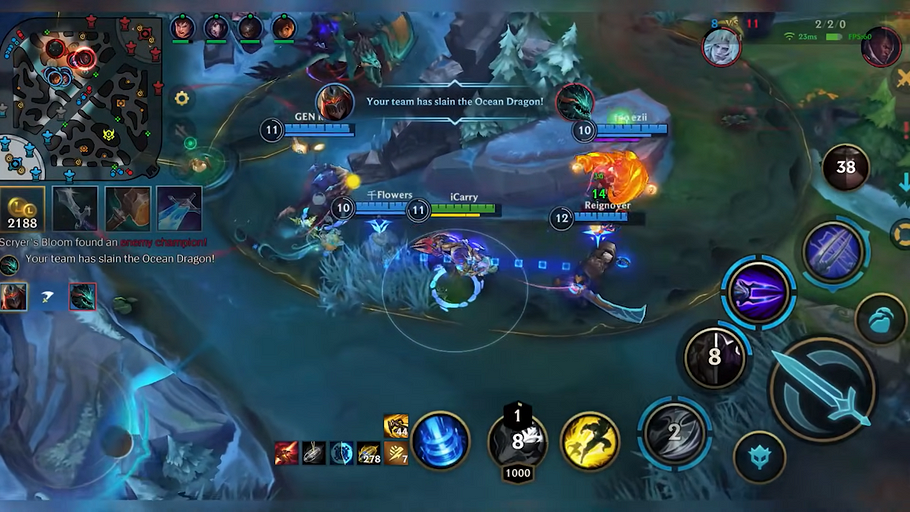Select the enemy champion portrait top right
910x512 pixels.
pos(881,47)
